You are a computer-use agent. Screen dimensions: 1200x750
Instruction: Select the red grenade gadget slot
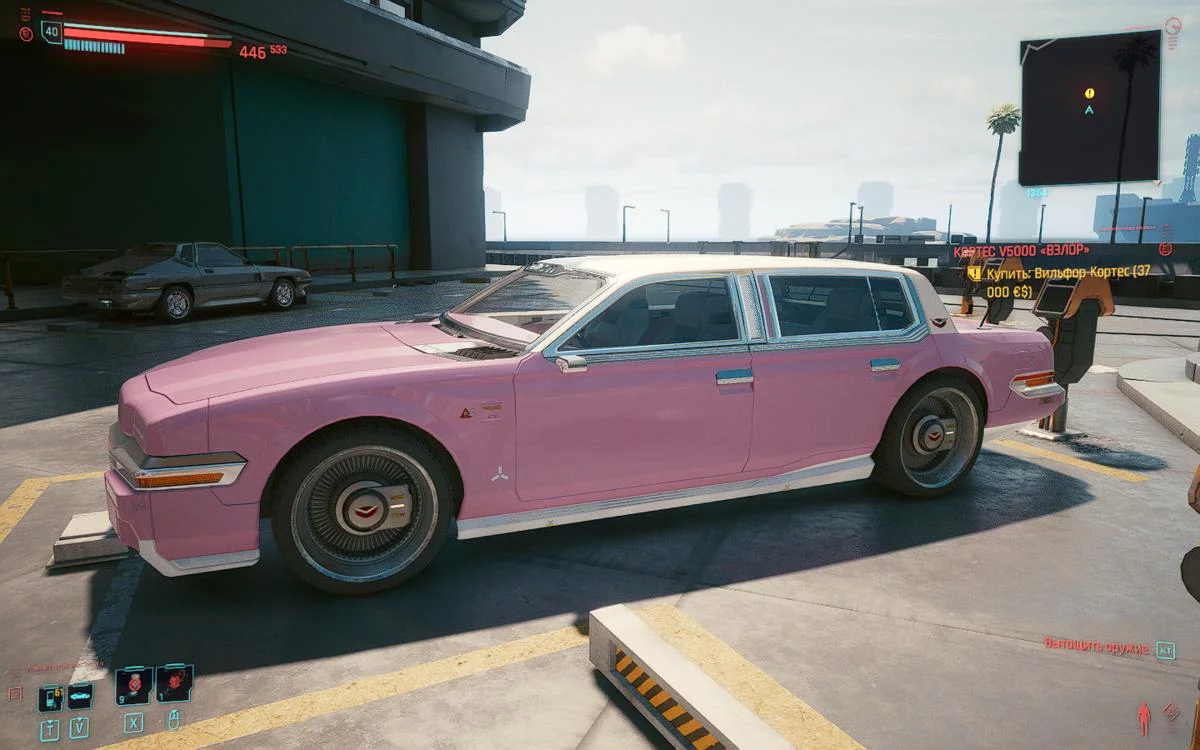click(174, 684)
